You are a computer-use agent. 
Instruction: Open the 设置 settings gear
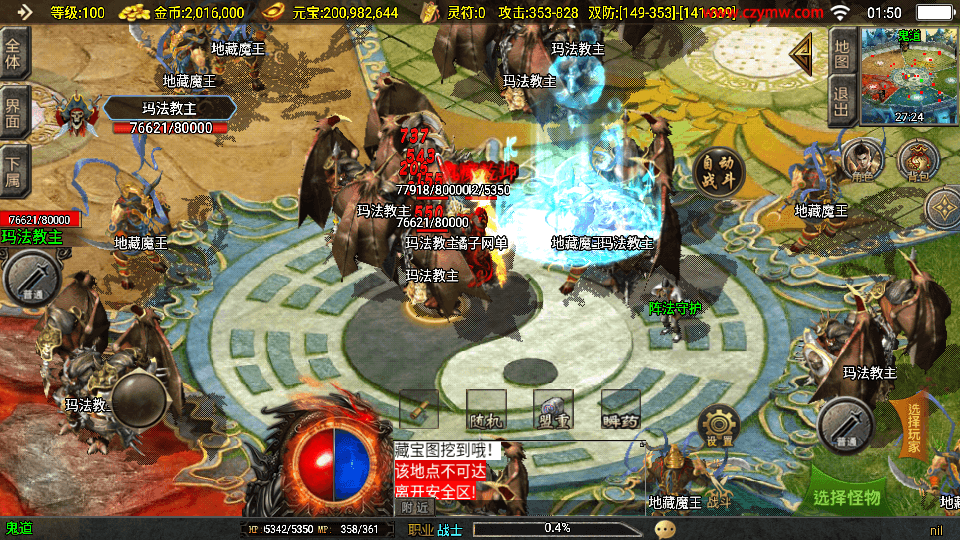pyautogui.click(x=719, y=427)
